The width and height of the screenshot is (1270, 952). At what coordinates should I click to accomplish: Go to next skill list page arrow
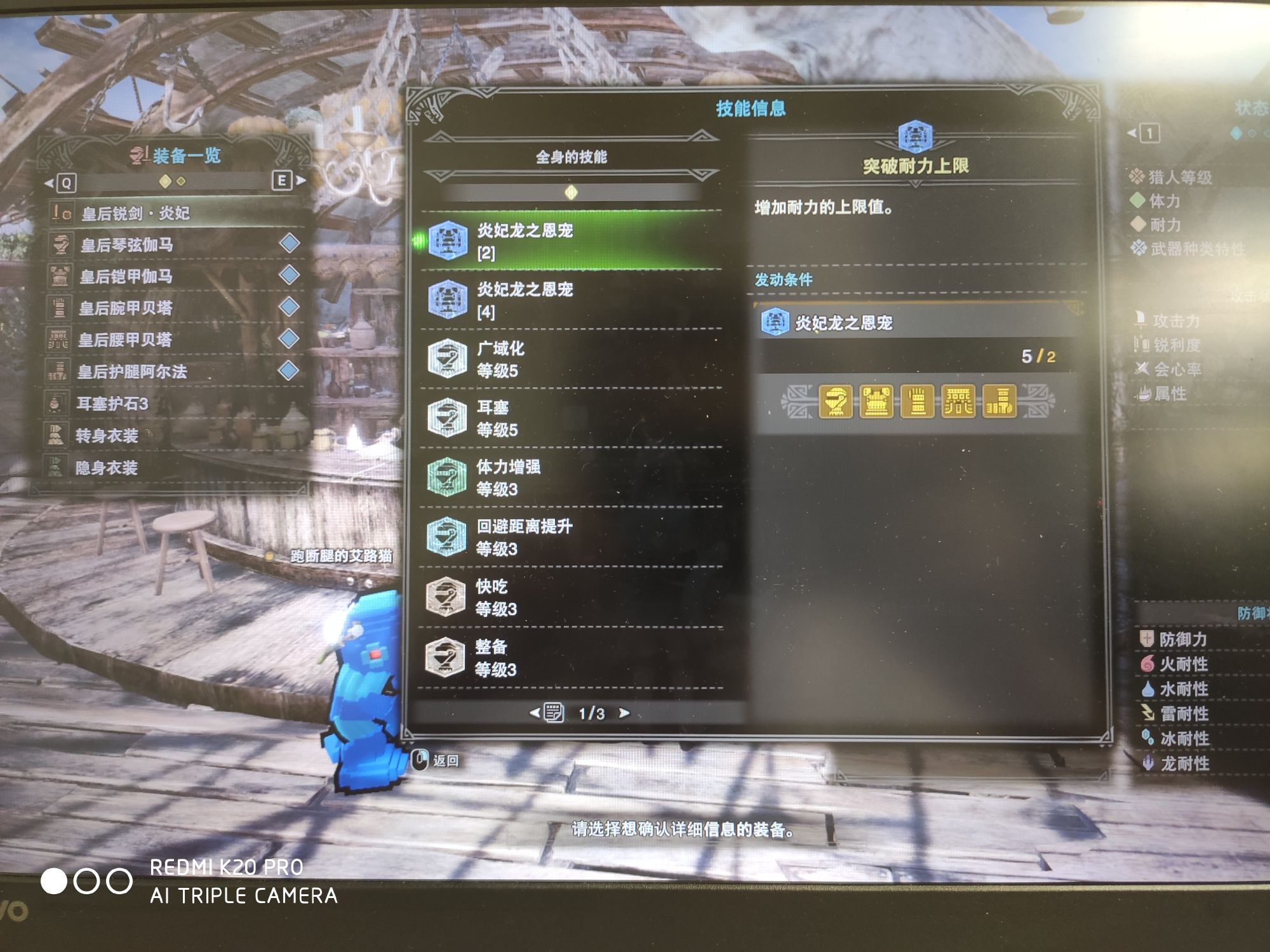coord(625,713)
